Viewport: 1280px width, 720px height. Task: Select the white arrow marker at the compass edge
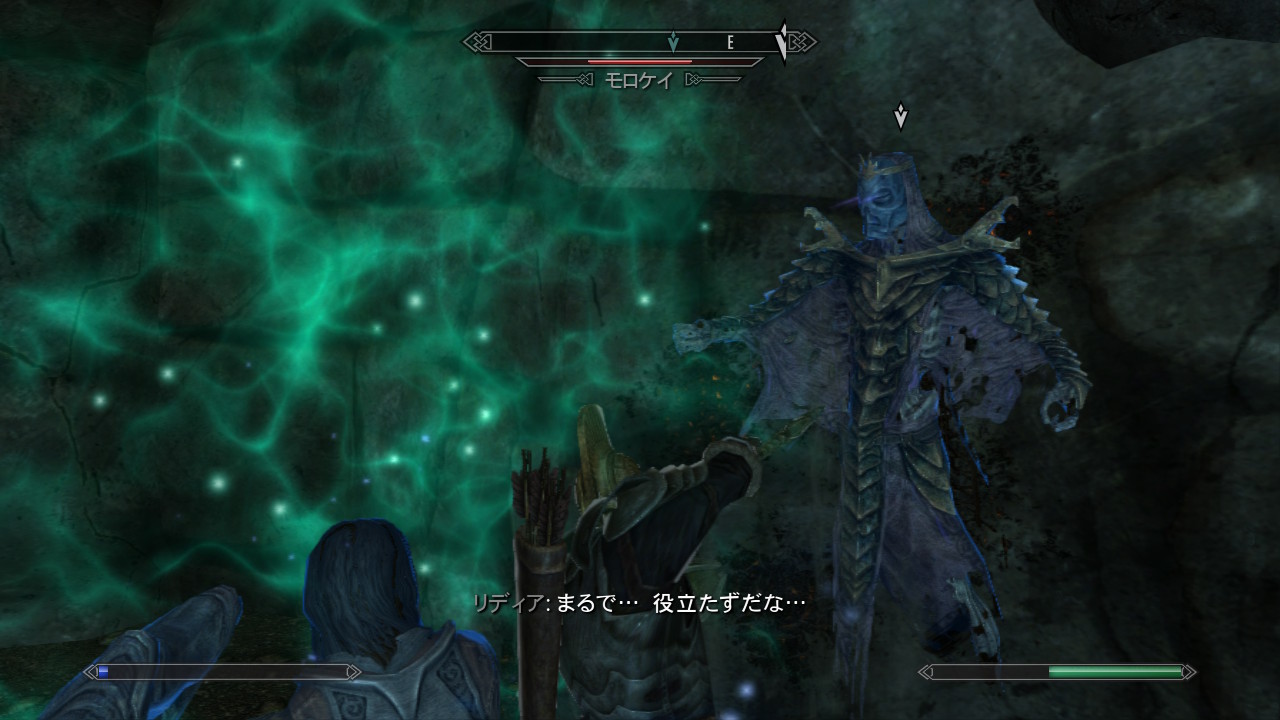(x=782, y=42)
